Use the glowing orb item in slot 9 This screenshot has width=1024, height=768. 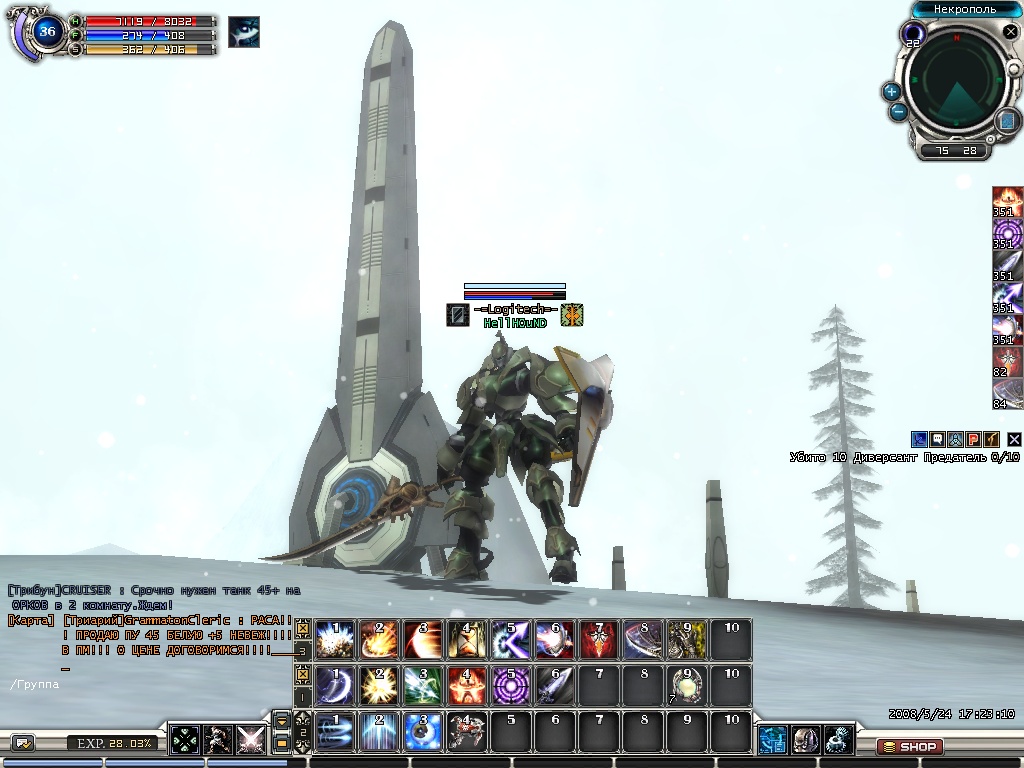click(x=687, y=686)
